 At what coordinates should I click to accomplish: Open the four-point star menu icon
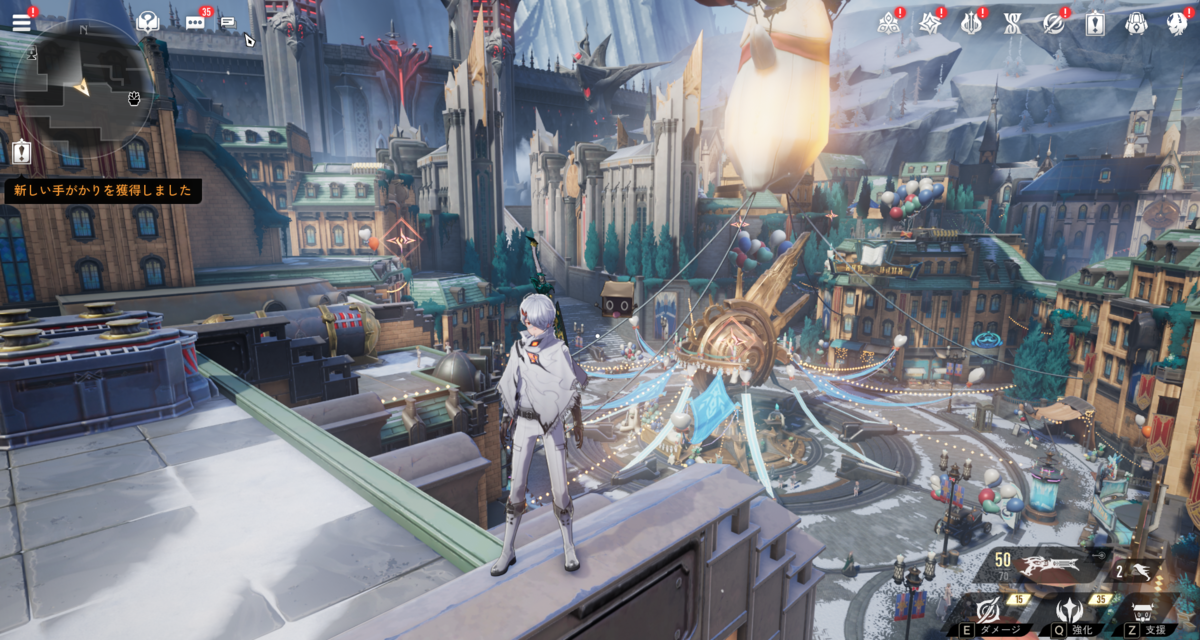[929, 23]
